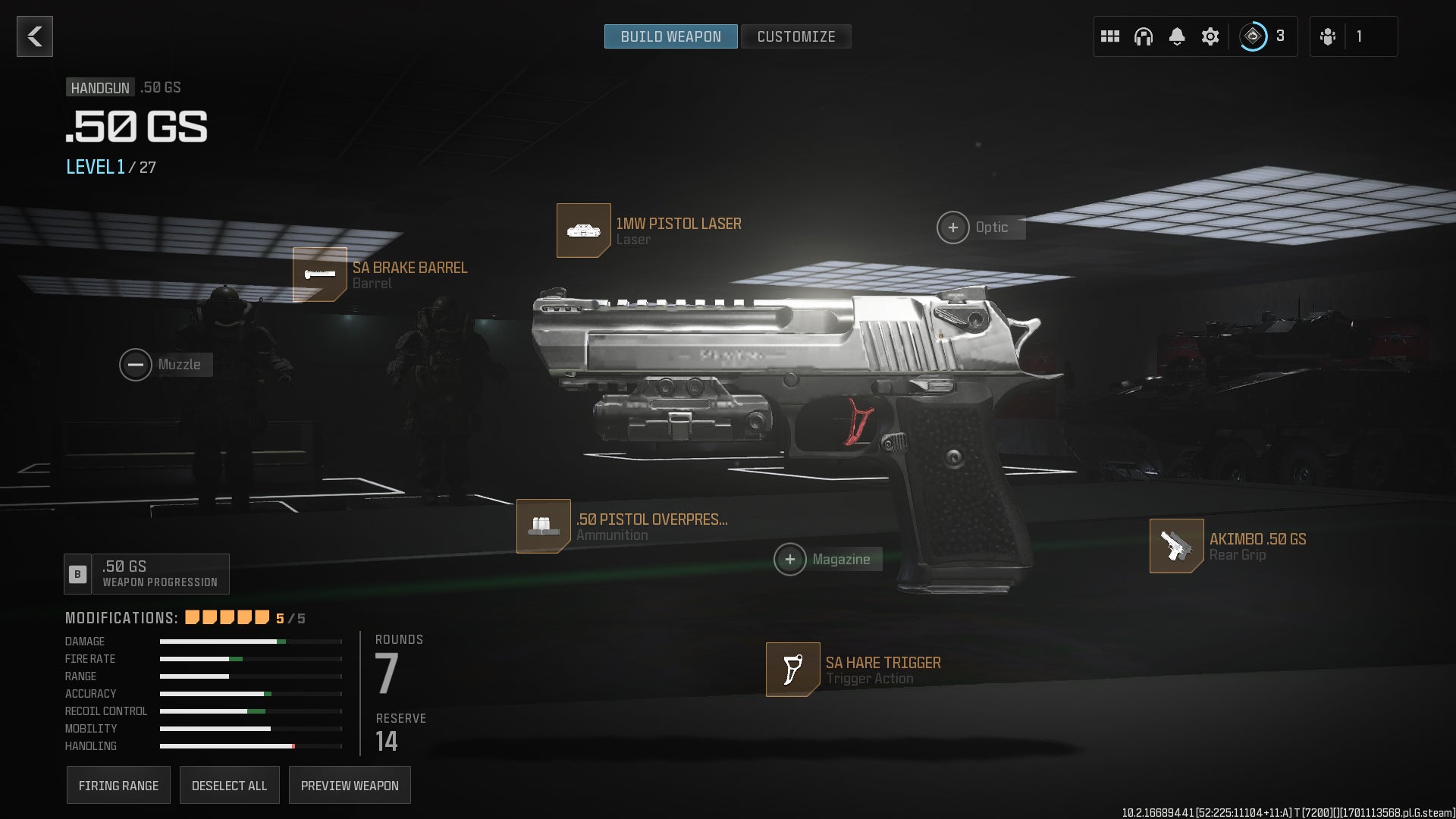Click the headset audio icon
Screen dimensions: 1456x819
[1143, 36]
